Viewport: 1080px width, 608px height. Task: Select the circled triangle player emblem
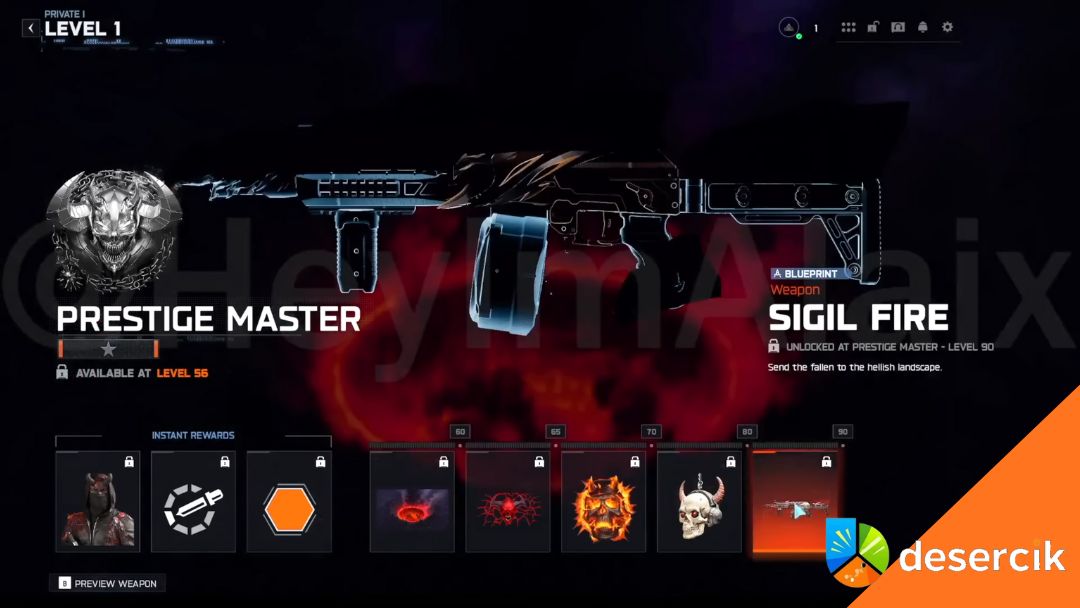pyautogui.click(x=789, y=28)
